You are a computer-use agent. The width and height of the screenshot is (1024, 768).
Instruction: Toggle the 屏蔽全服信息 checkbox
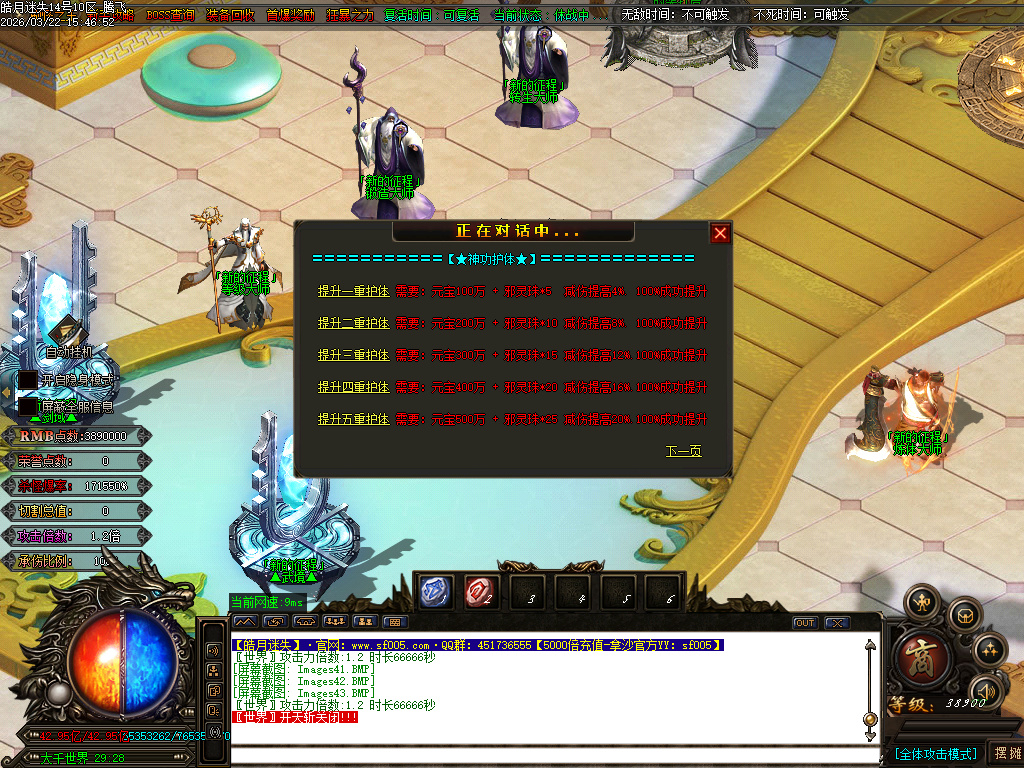pyautogui.click(x=28, y=406)
